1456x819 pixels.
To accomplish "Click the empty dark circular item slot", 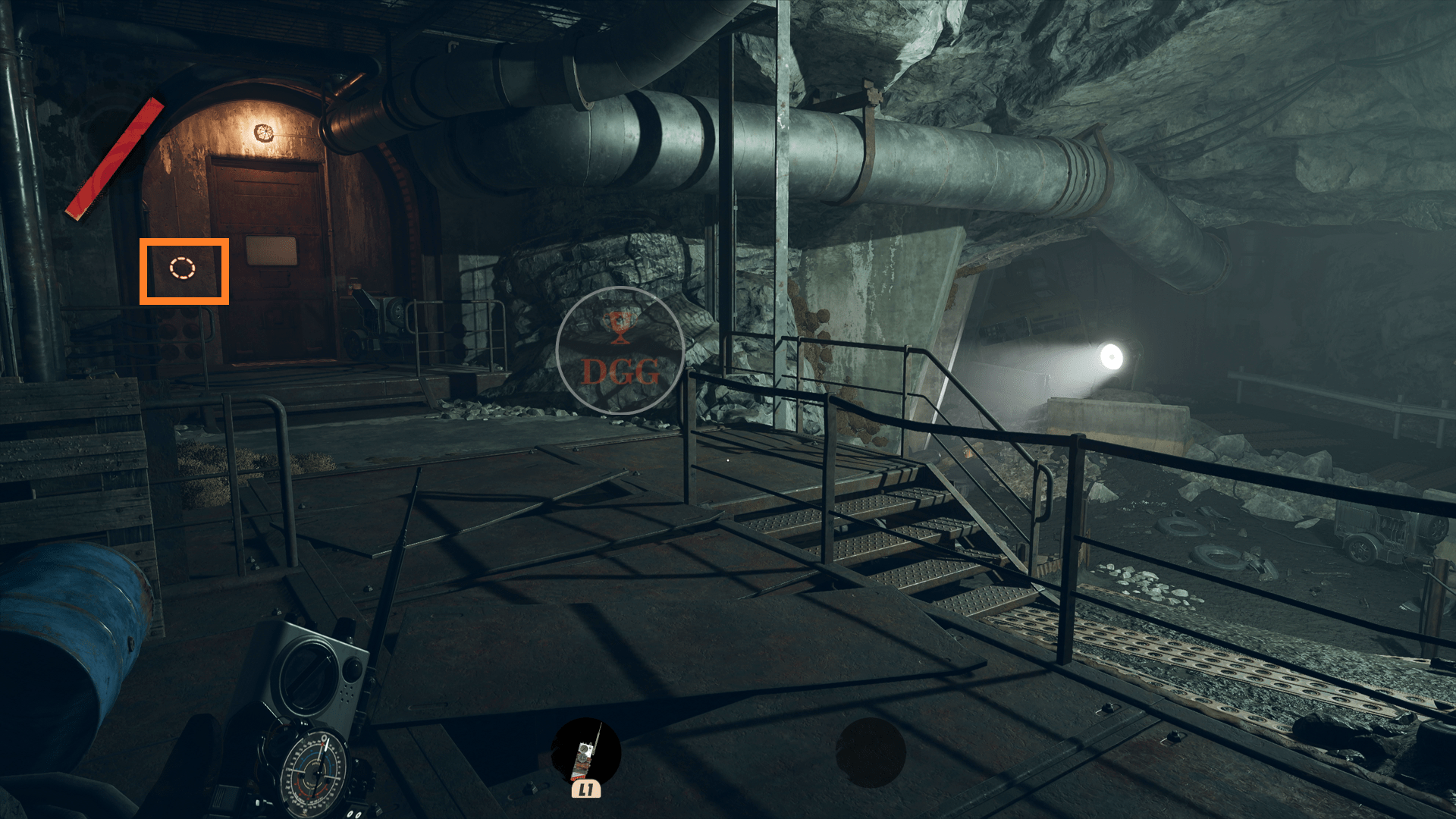I will click(x=870, y=753).
